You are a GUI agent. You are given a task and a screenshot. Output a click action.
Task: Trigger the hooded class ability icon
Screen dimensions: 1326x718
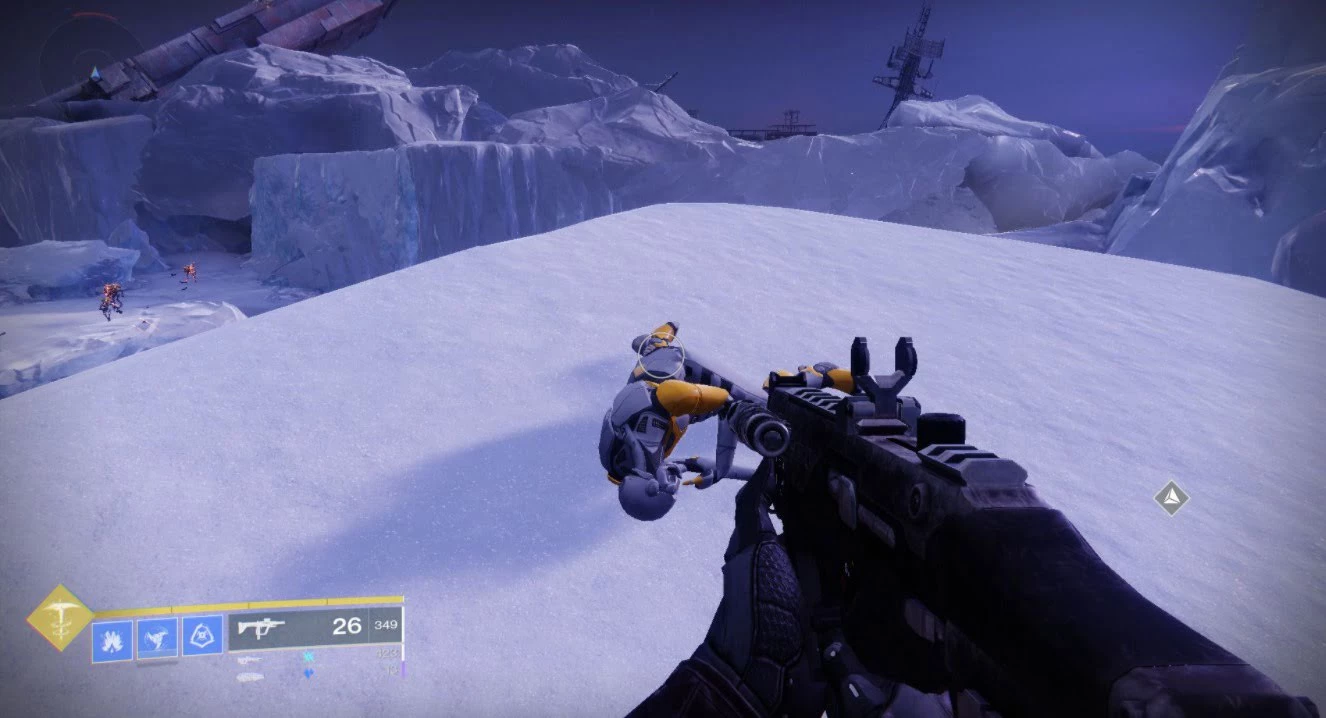point(202,637)
